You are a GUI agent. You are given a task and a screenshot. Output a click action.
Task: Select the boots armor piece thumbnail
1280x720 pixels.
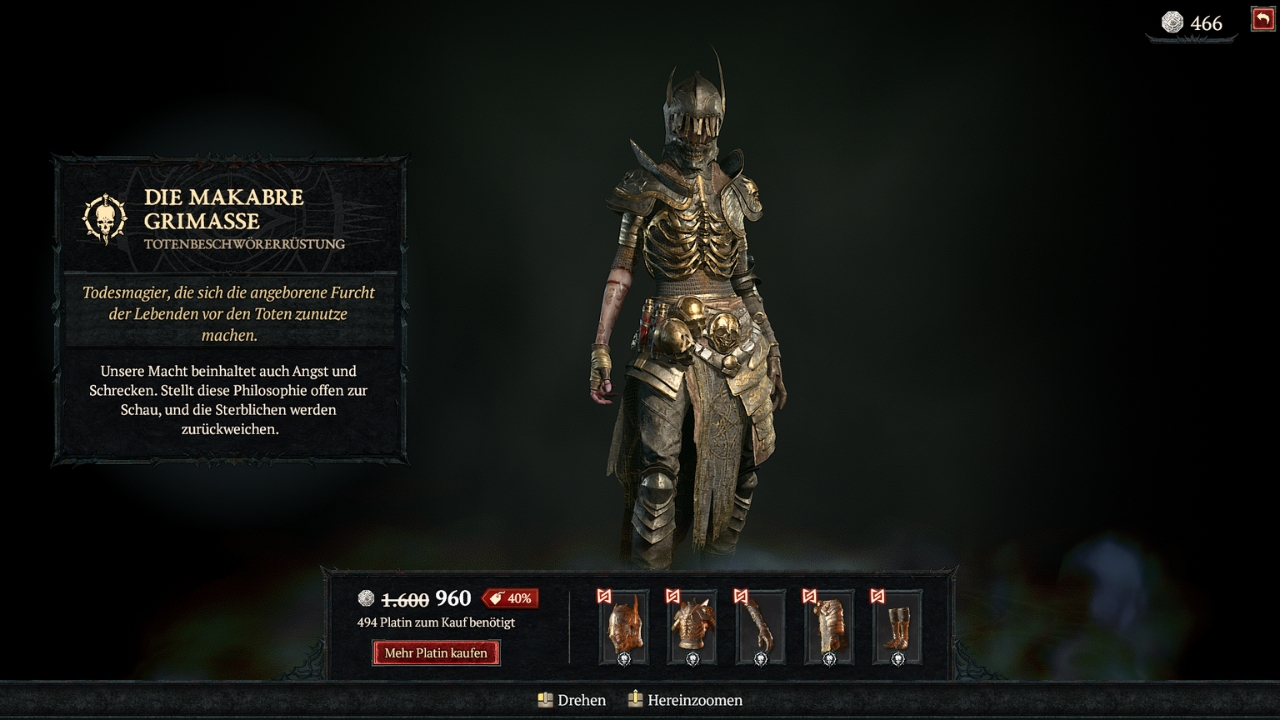tap(897, 627)
